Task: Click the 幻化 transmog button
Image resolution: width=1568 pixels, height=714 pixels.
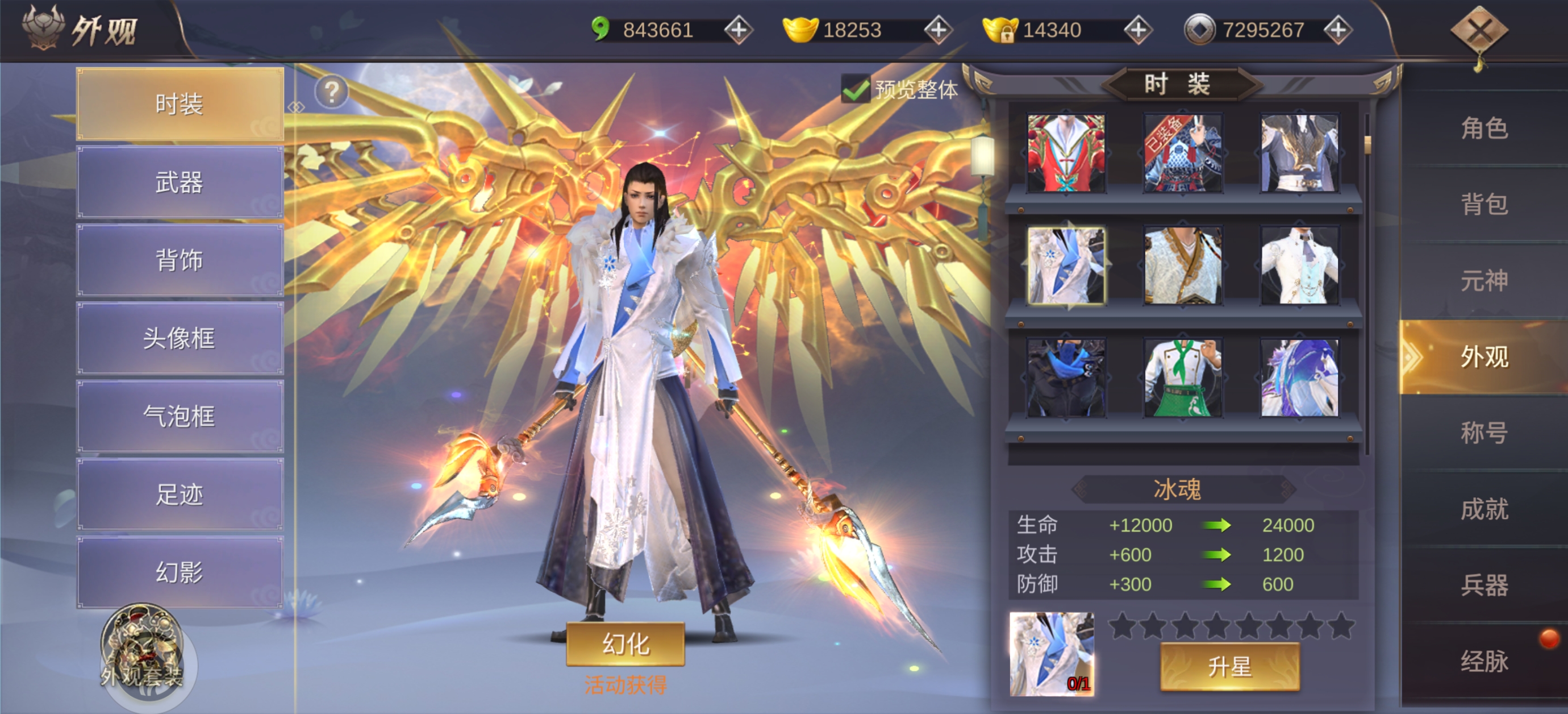Action: tap(625, 644)
